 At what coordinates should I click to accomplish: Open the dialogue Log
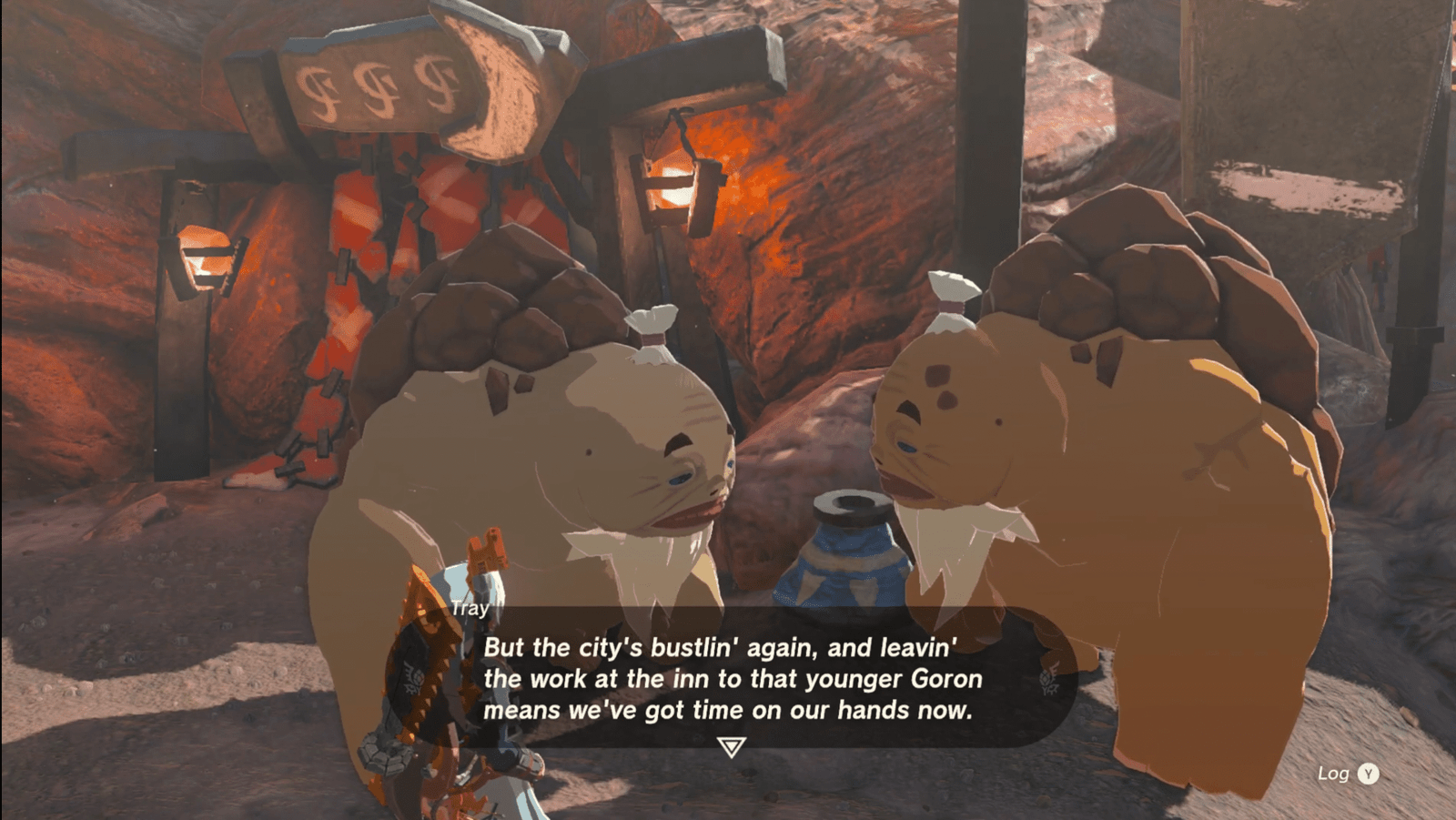tap(1349, 774)
